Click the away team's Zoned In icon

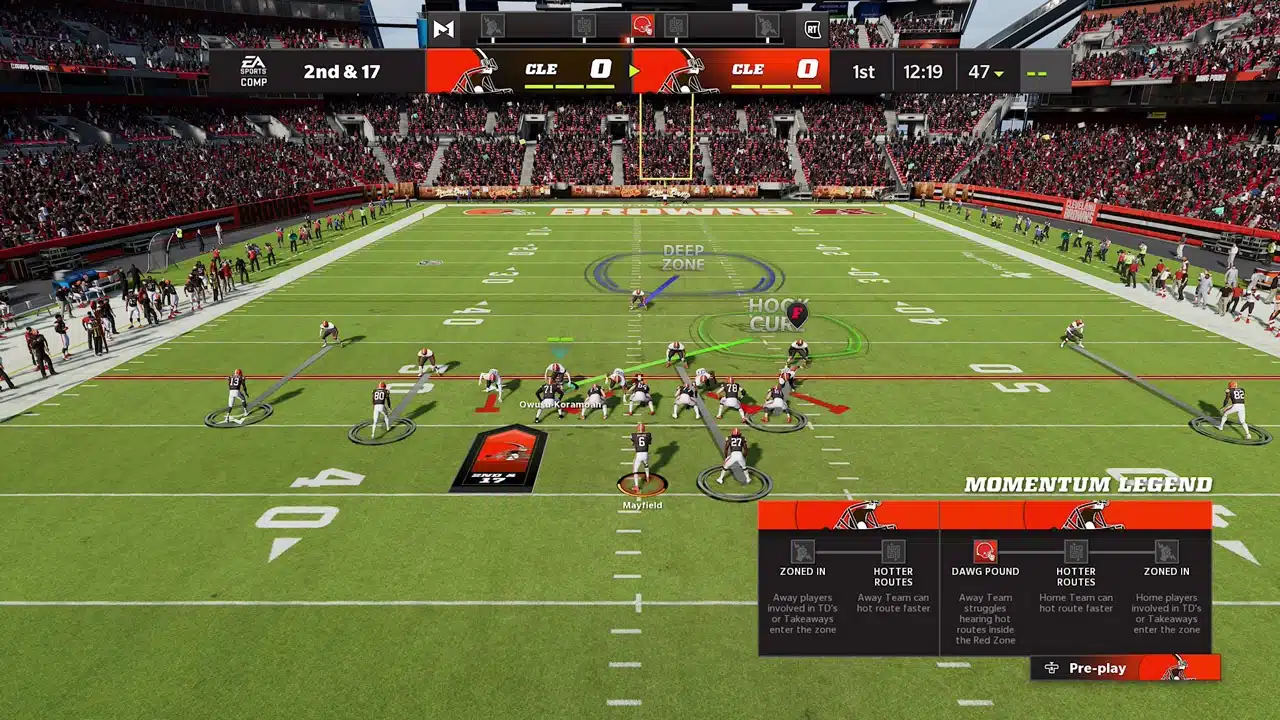[x=802, y=552]
